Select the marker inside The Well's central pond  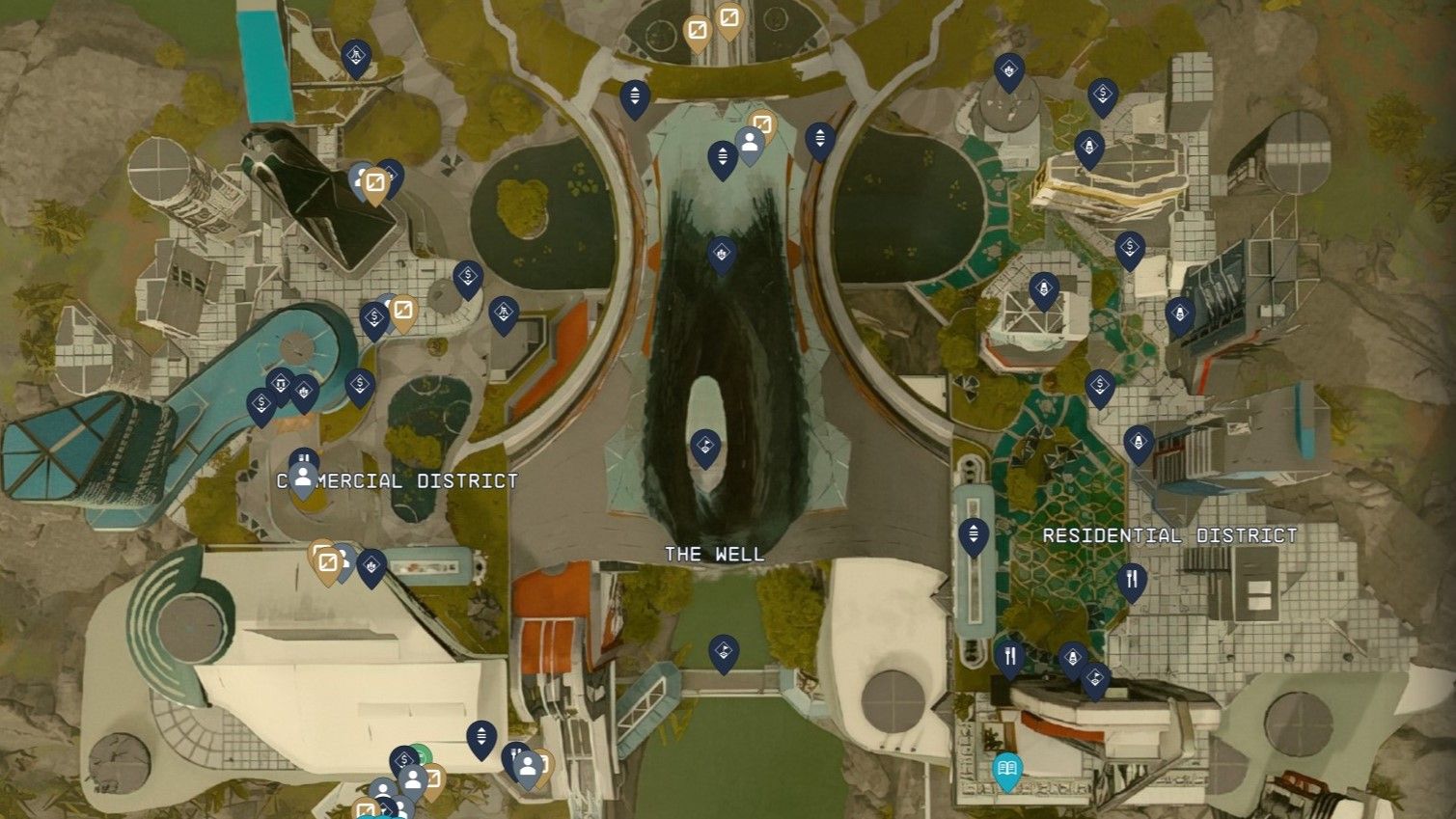click(707, 445)
